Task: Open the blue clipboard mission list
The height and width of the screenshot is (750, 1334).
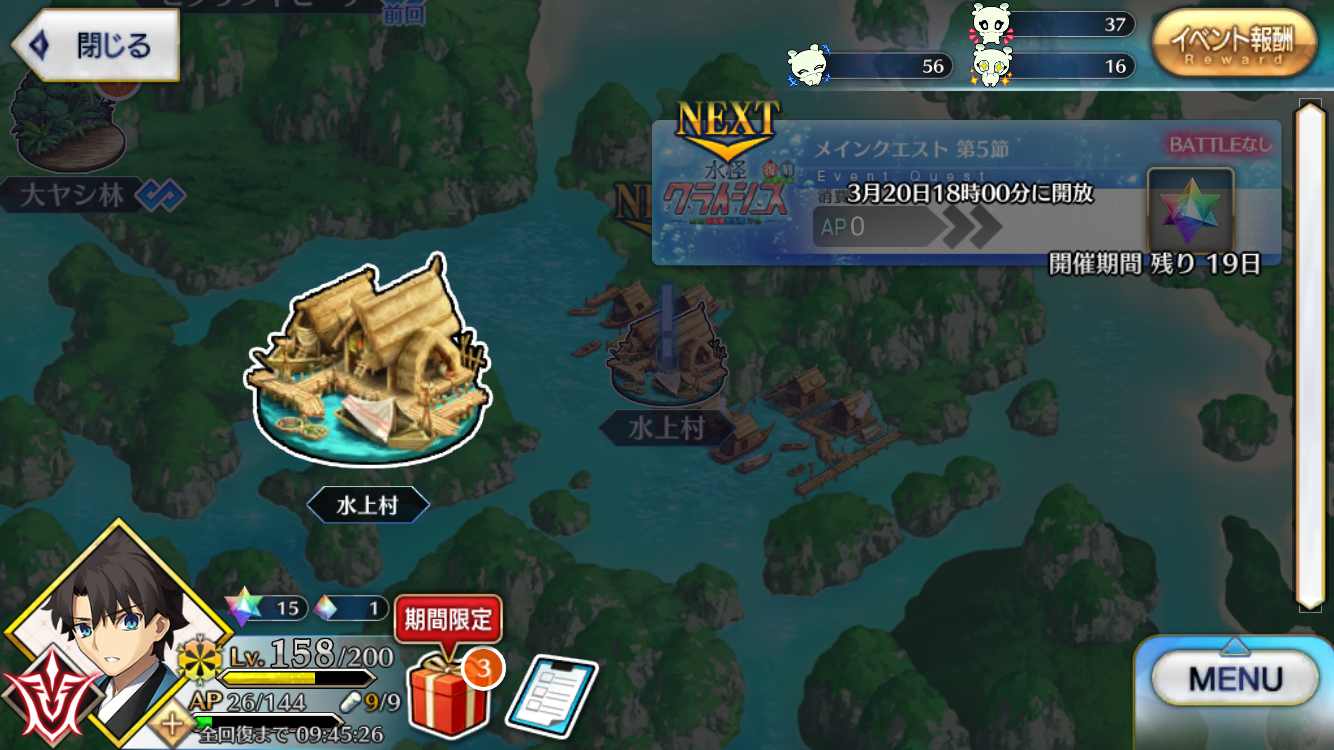Action: 551,693
